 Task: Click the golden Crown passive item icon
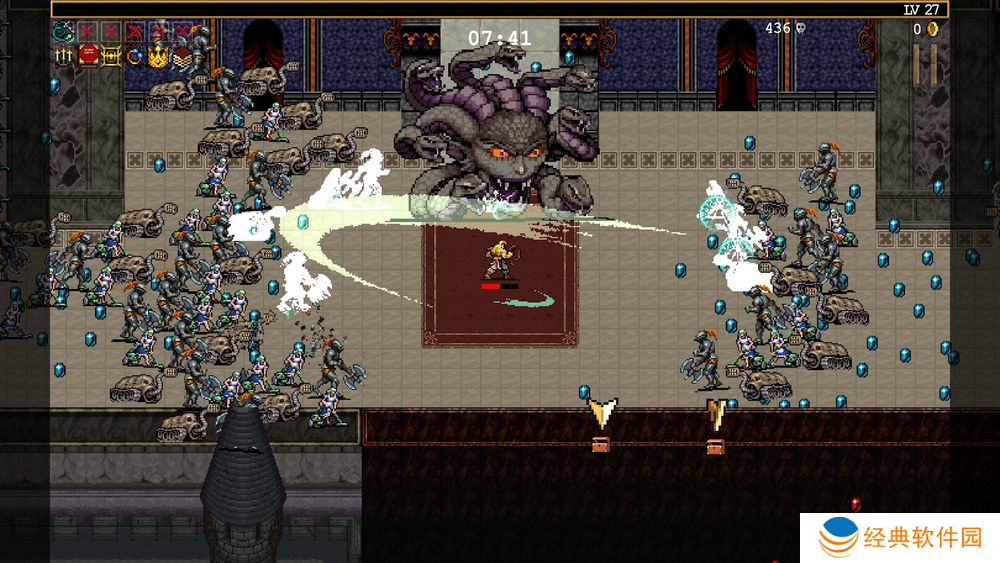click(158, 57)
